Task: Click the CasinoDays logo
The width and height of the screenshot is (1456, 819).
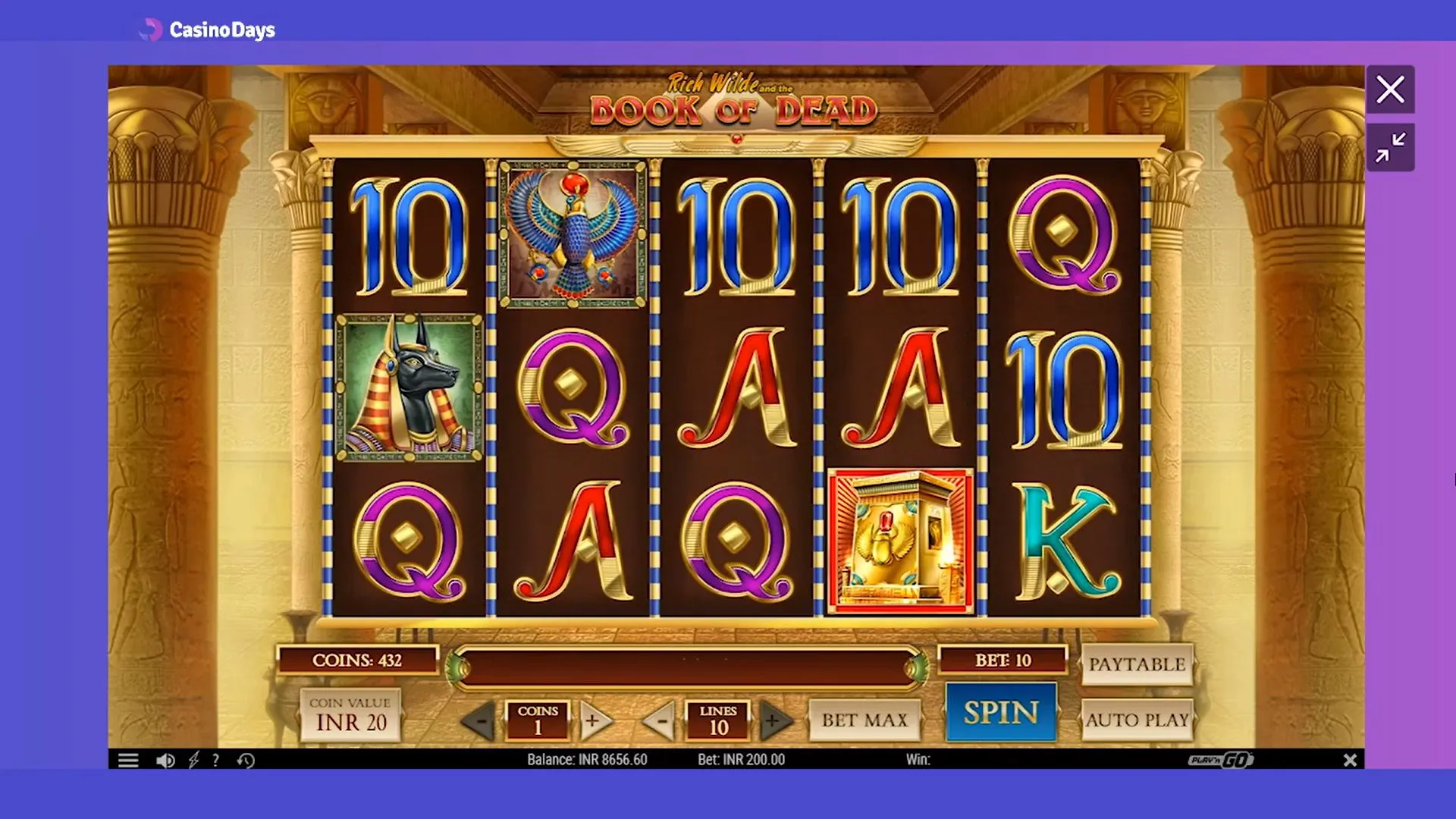Action: pos(208,30)
